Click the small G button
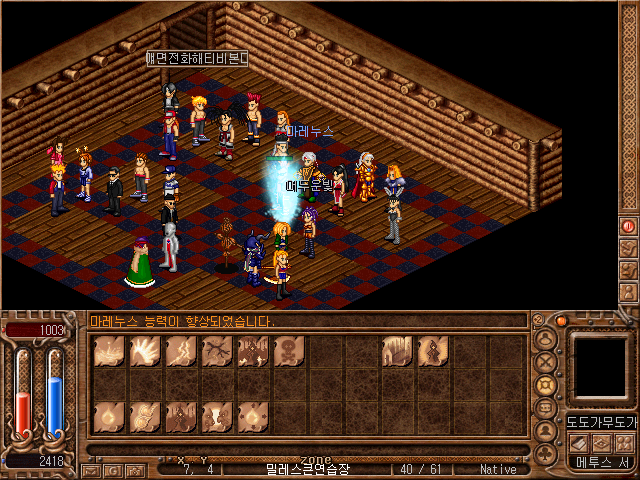This screenshot has width=640, height=480. point(114,470)
